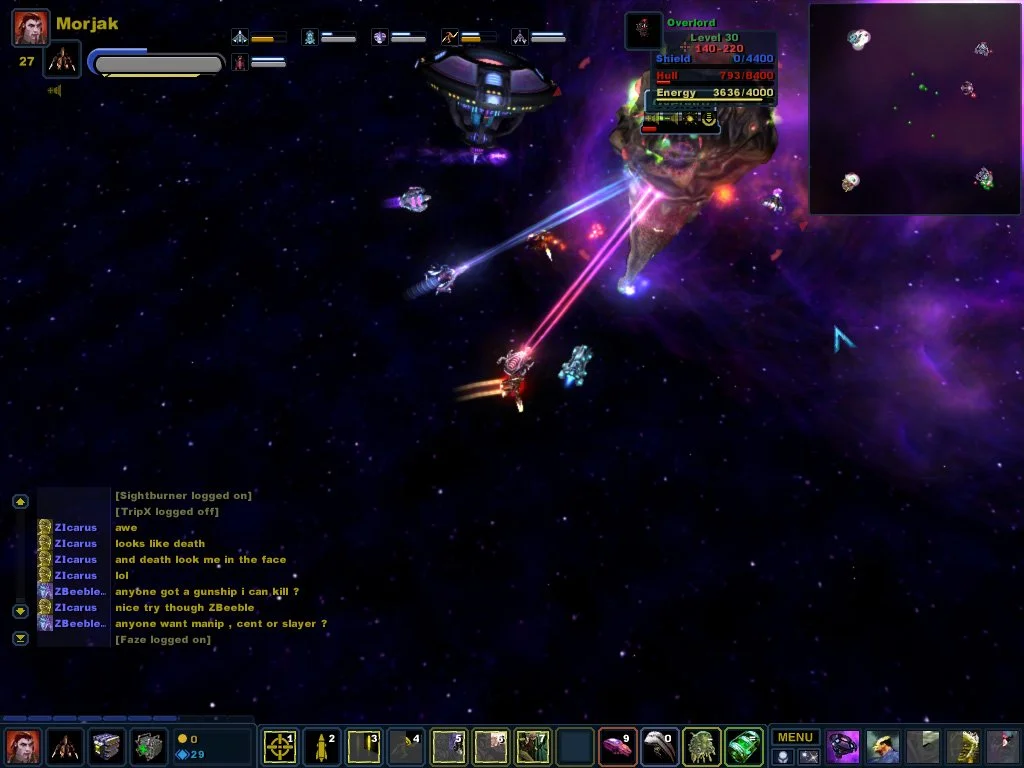The height and width of the screenshot is (768, 1024).
Task: Select the claw item showing 0
Action: coord(659,747)
